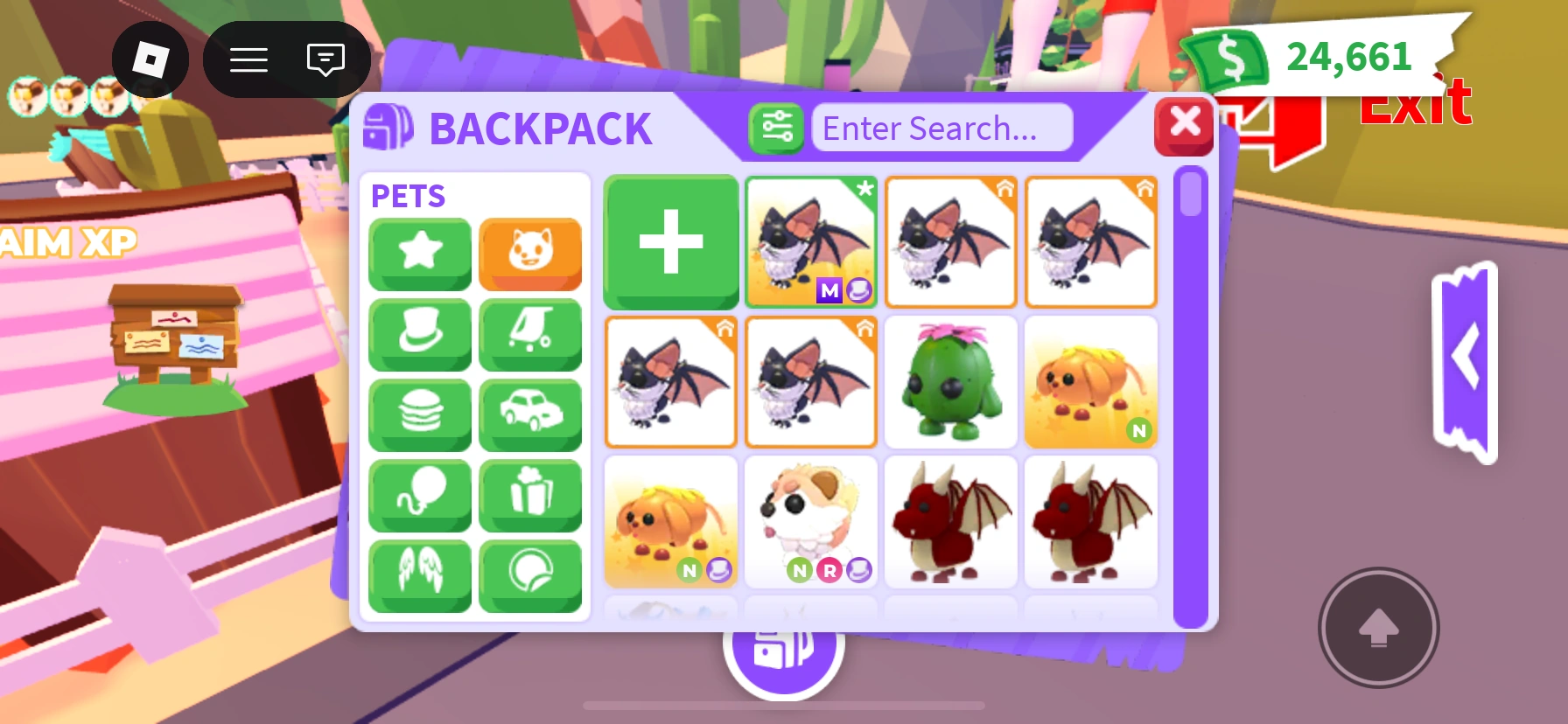Click the Enter Search text field

[x=942, y=128]
